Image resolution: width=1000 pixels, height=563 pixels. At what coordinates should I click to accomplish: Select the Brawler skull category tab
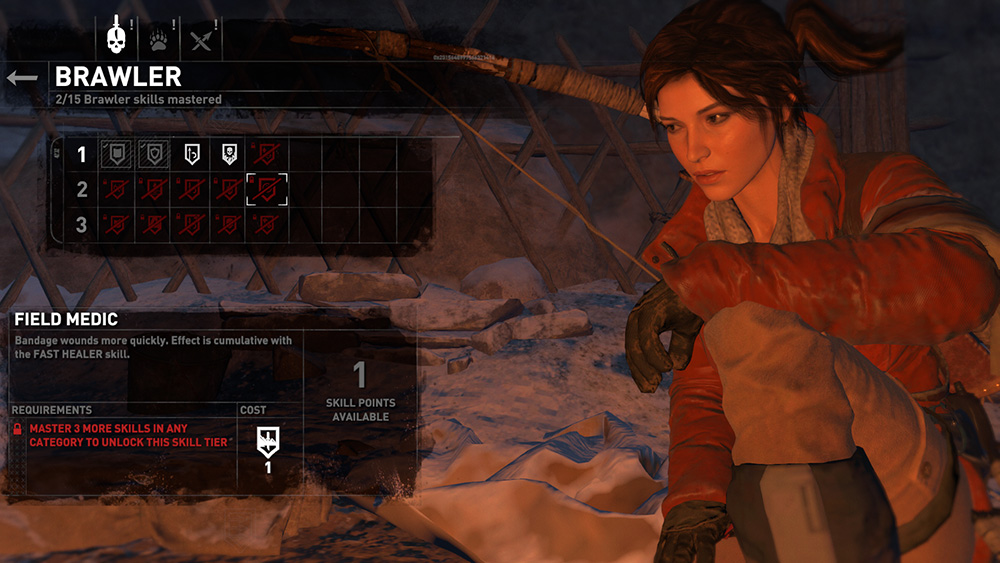click(118, 39)
